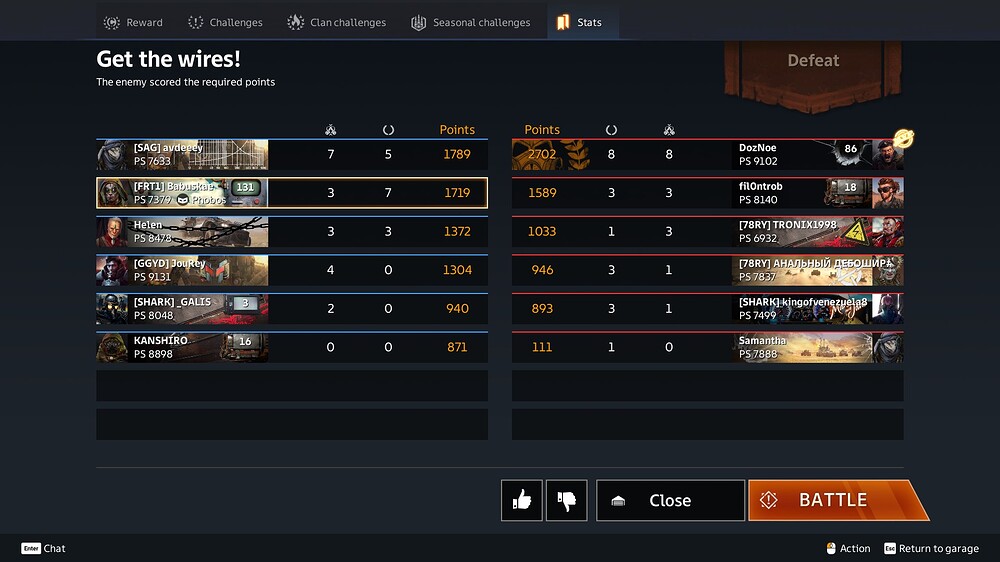Image resolution: width=1000 pixels, height=562 pixels.
Task: Sort scoreboard by the left Points header
Action: tap(457, 130)
